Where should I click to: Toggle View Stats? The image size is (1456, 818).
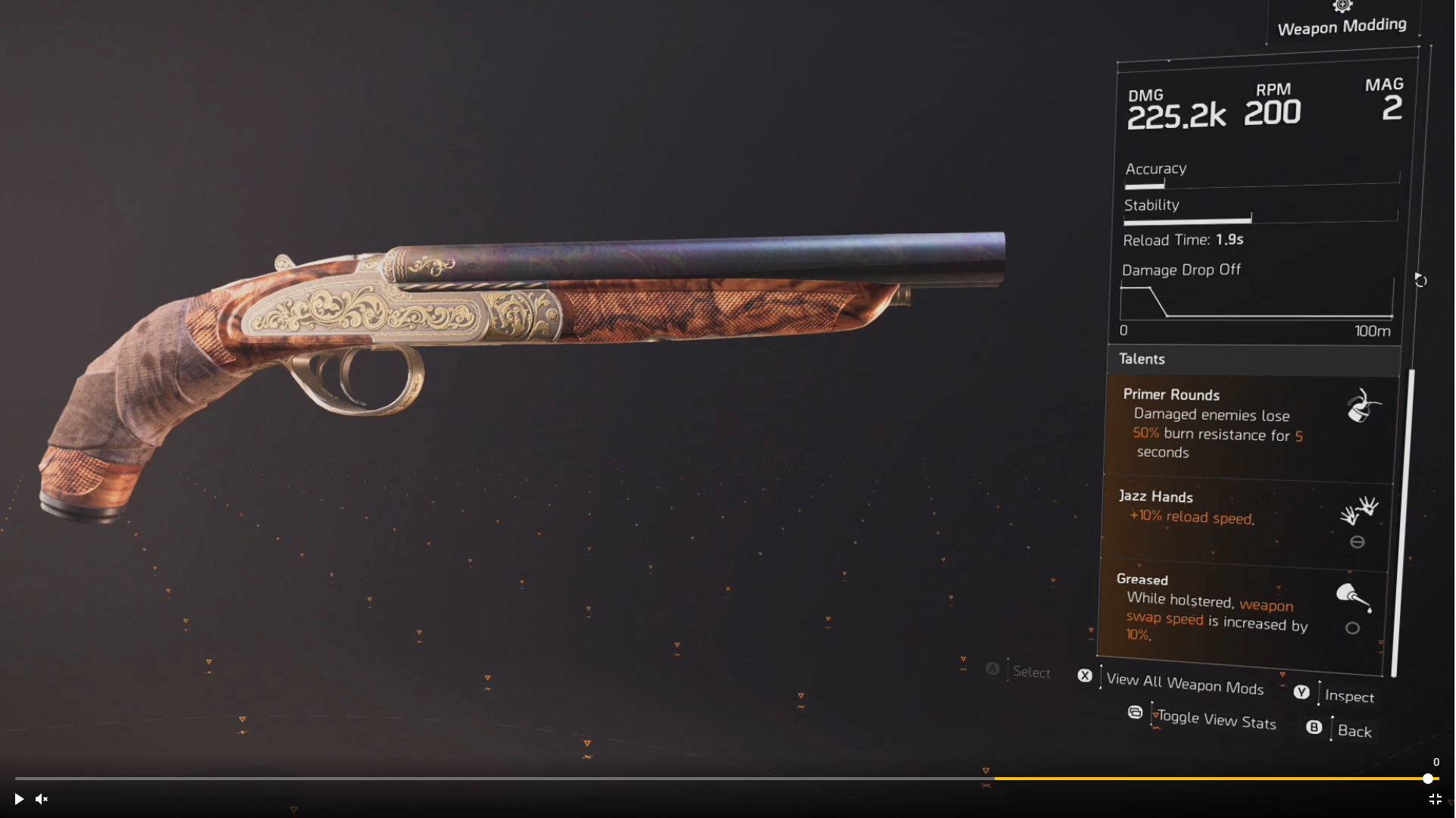[x=1216, y=720]
